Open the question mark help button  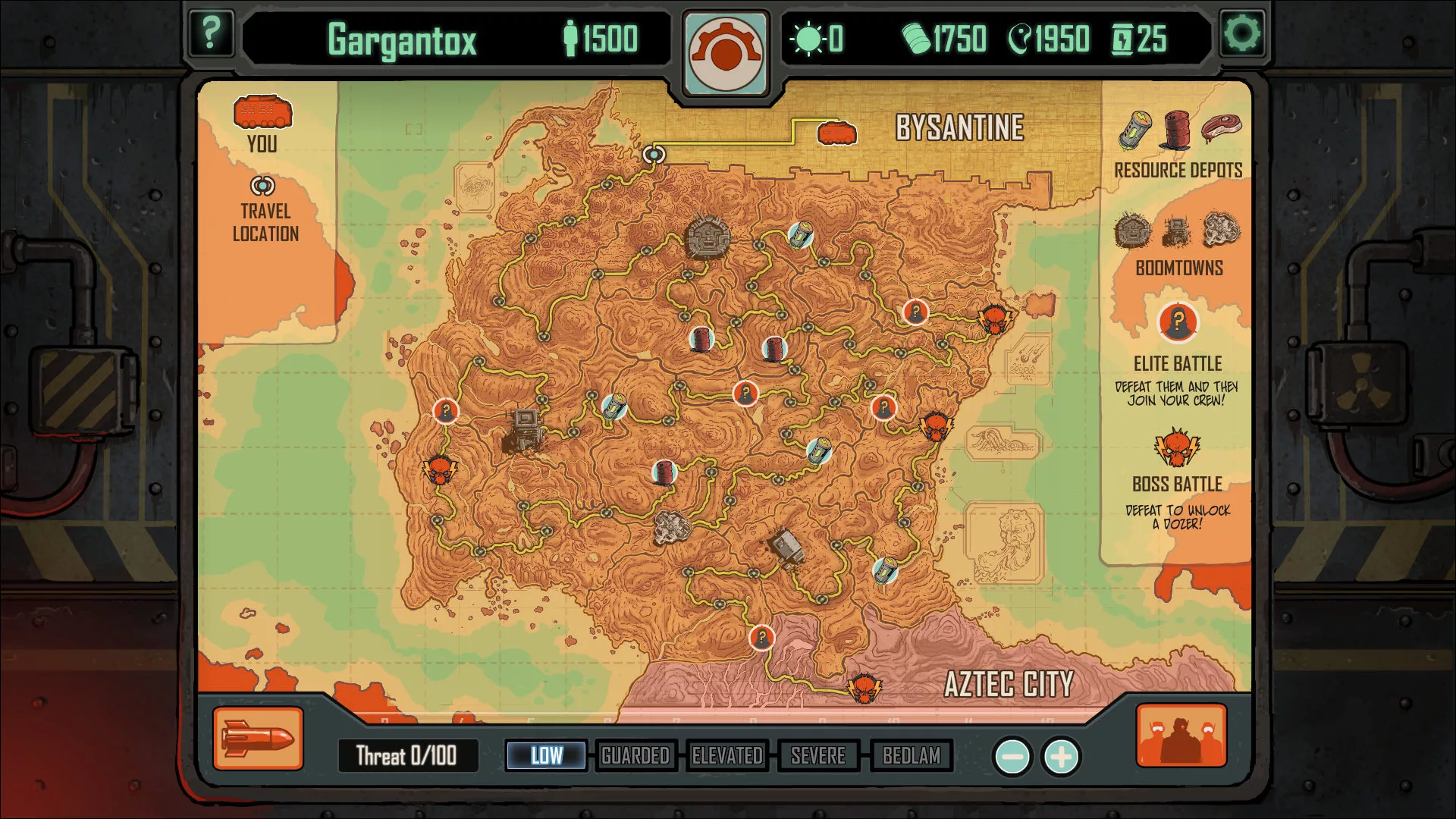tap(210, 33)
